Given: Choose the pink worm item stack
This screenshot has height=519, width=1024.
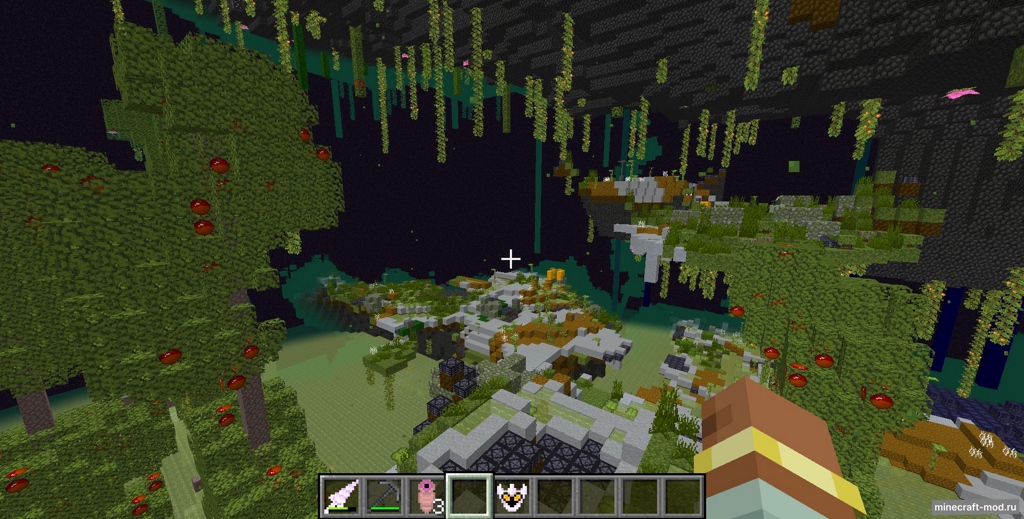Looking at the screenshot, I should (x=426, y=495).
